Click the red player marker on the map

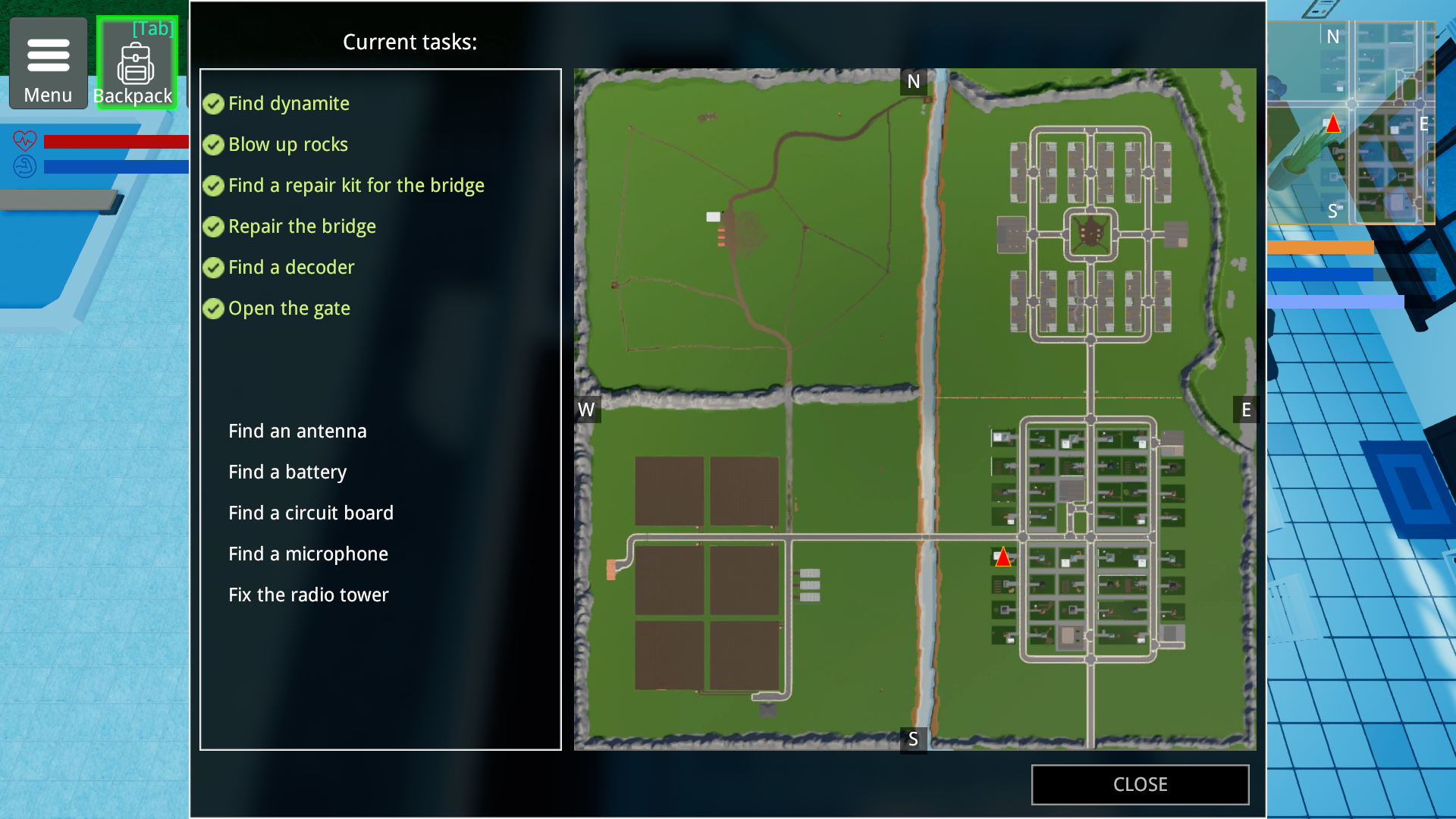point(1003,557)
